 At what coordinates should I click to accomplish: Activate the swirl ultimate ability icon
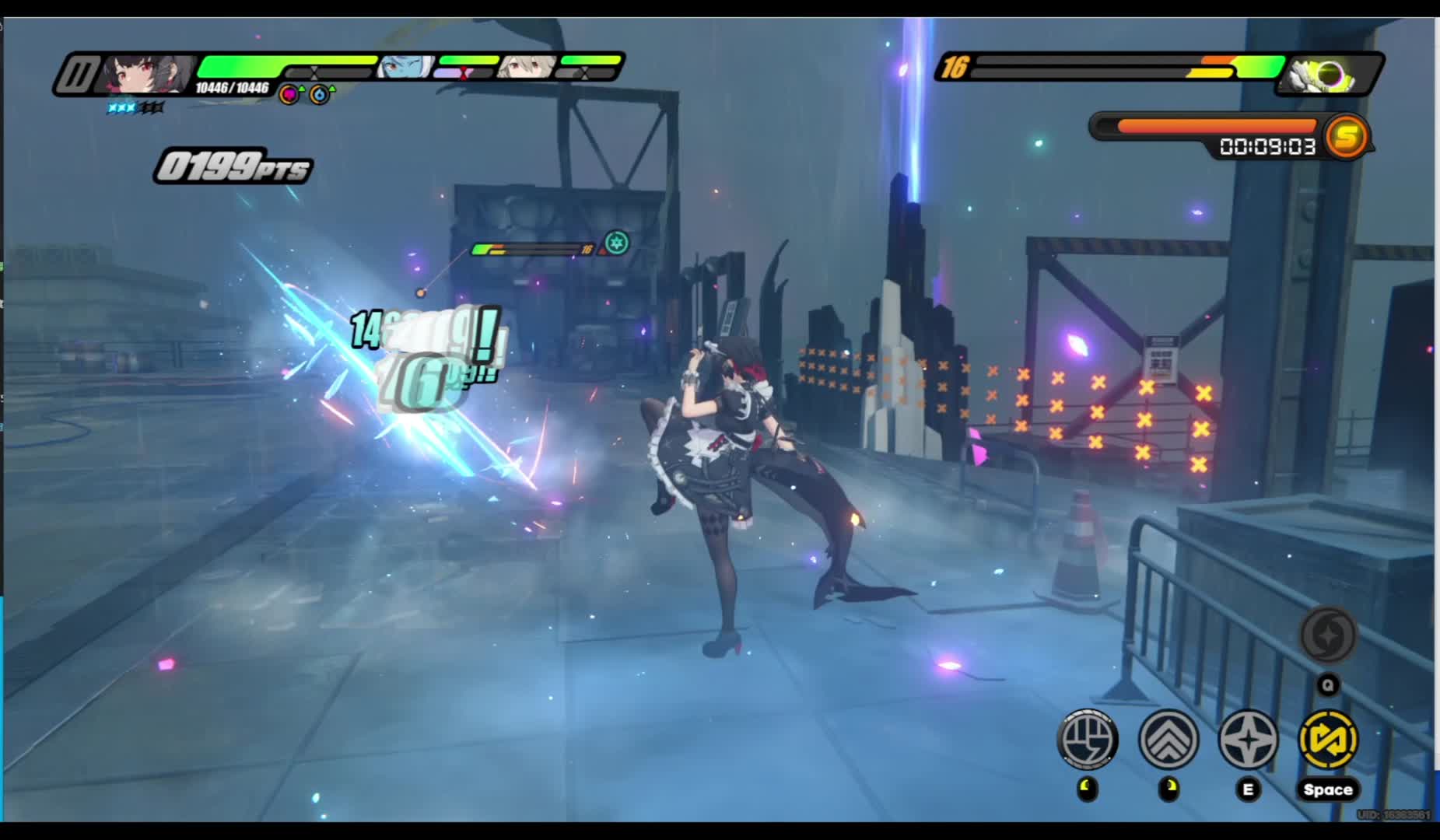click(x=1329, y=635)
